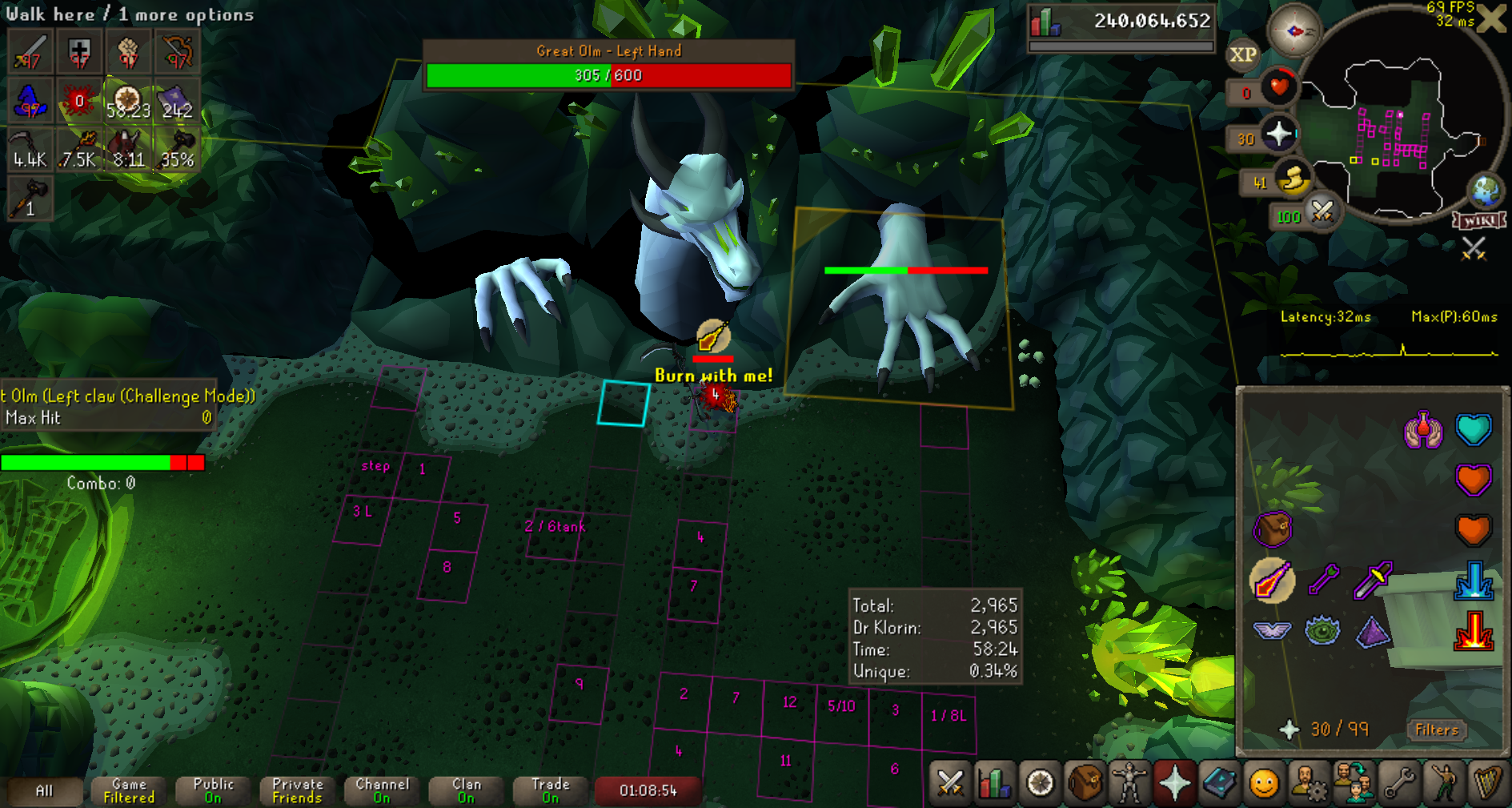The image size is (1512, 808).
Task: Toggle the Piety sword prayer
Action: [x=1373, y=580]
